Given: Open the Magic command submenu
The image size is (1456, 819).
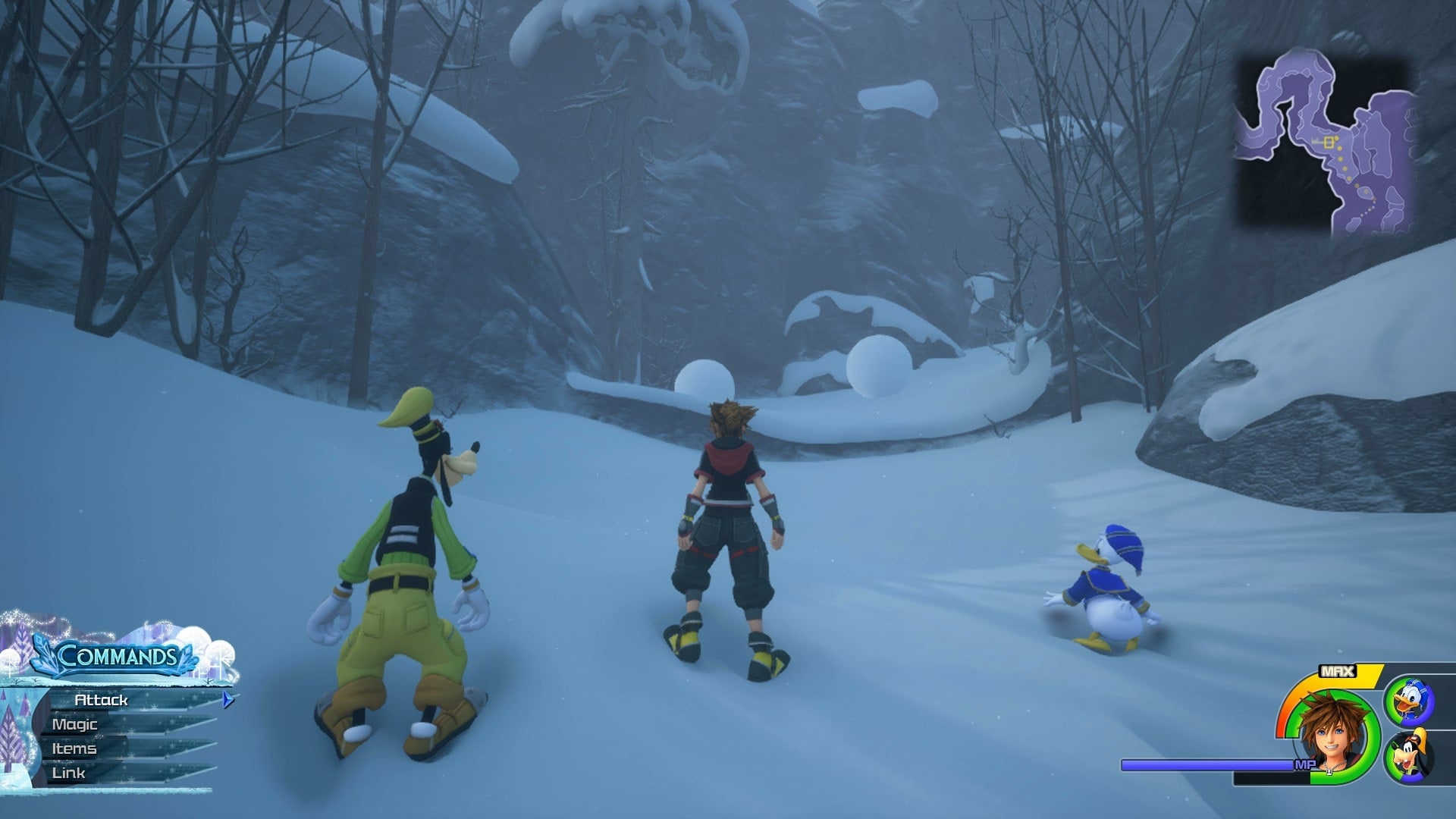Looking at the screenshot, I should coord(74,724).
